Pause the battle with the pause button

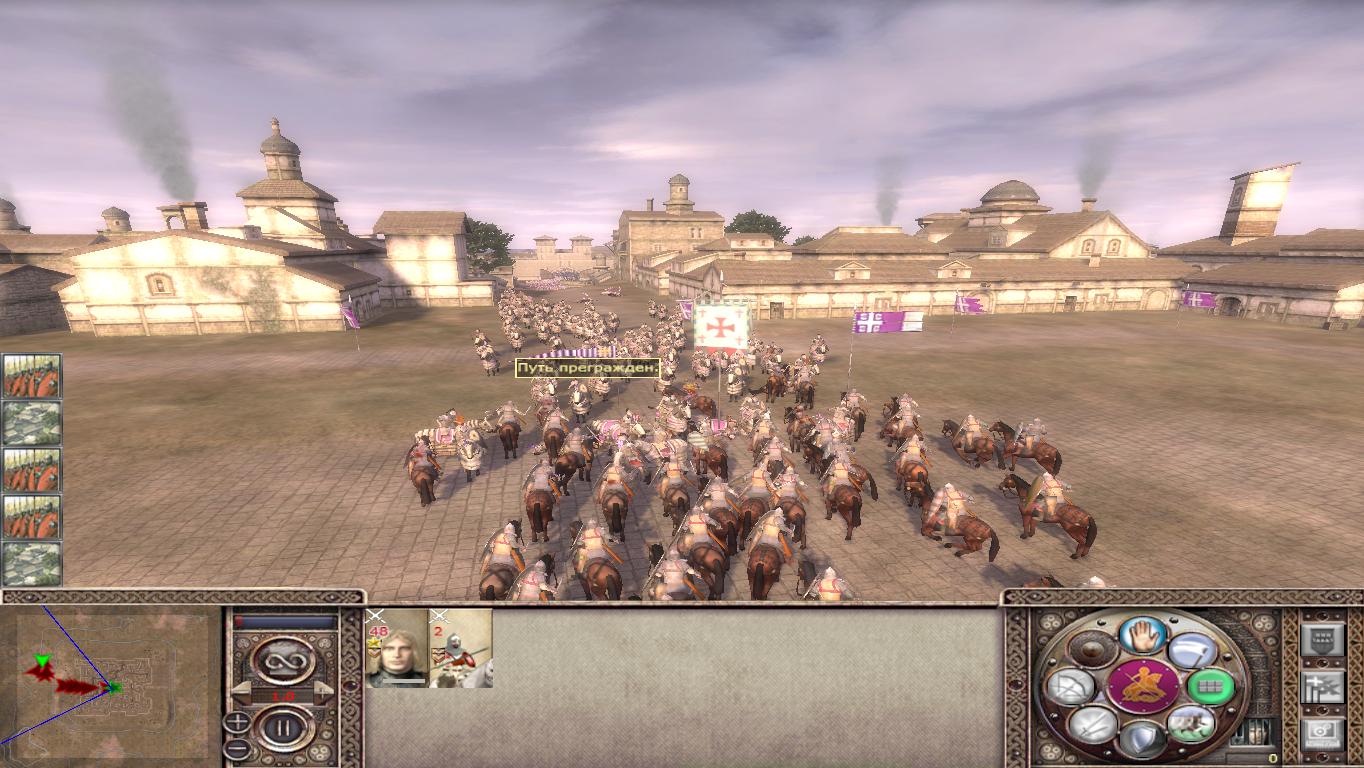coord(282,728)
